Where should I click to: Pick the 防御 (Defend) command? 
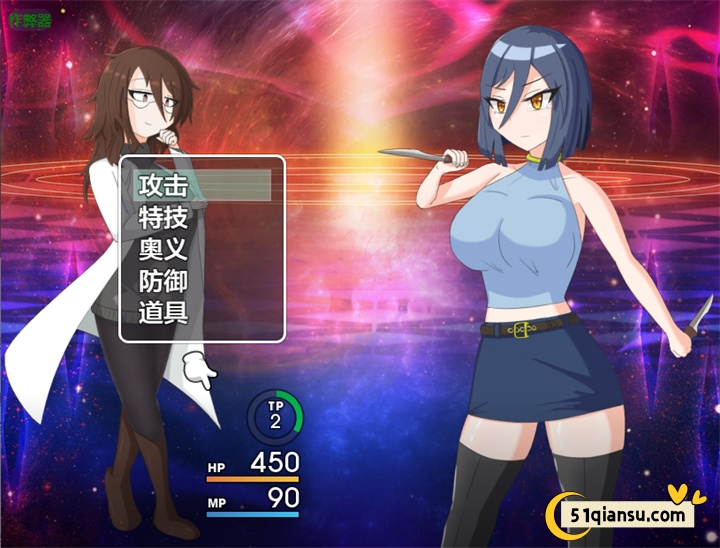pyautogui.click(x=165, y=281)
